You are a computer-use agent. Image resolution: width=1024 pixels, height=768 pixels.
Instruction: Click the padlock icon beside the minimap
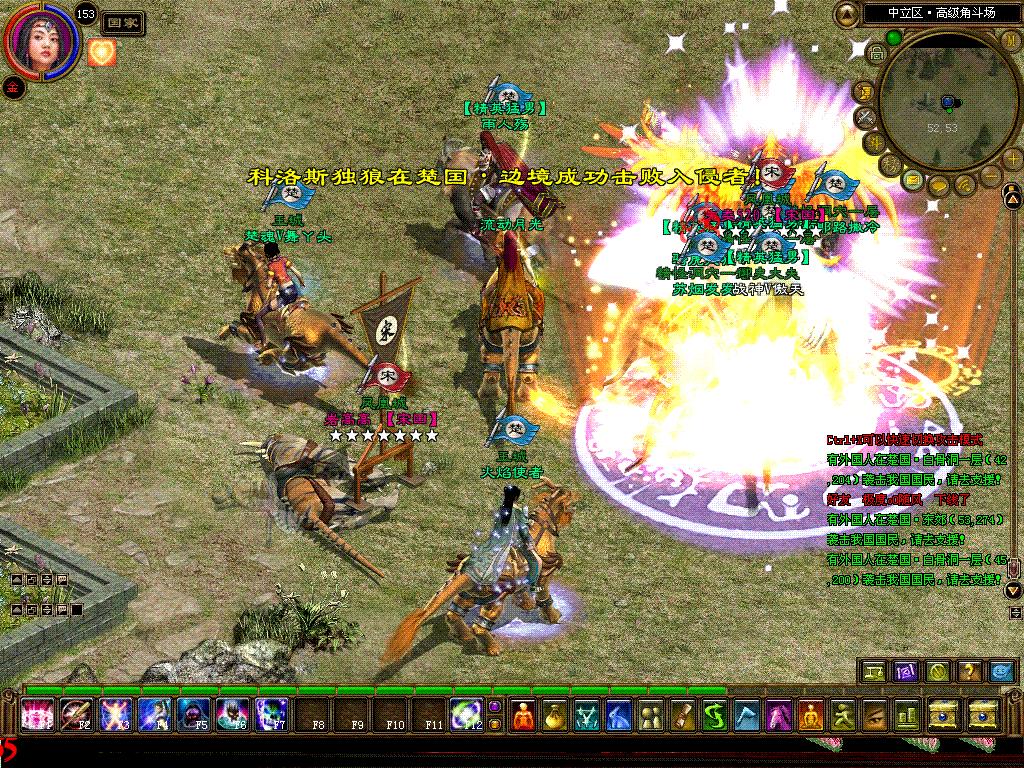pyautogui.click(x=876, y=55)
